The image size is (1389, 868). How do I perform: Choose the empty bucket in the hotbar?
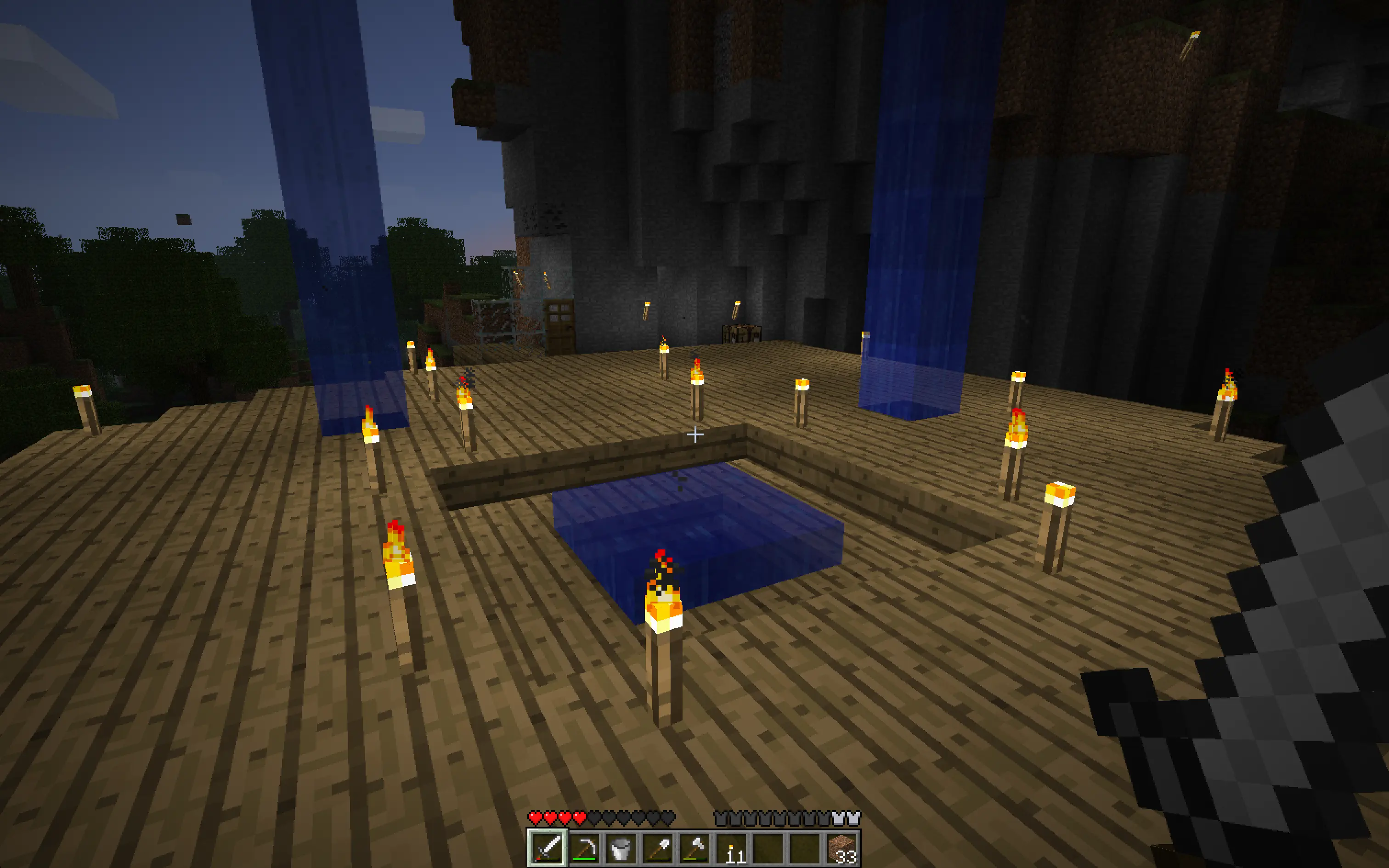click(x=621, y=847)
